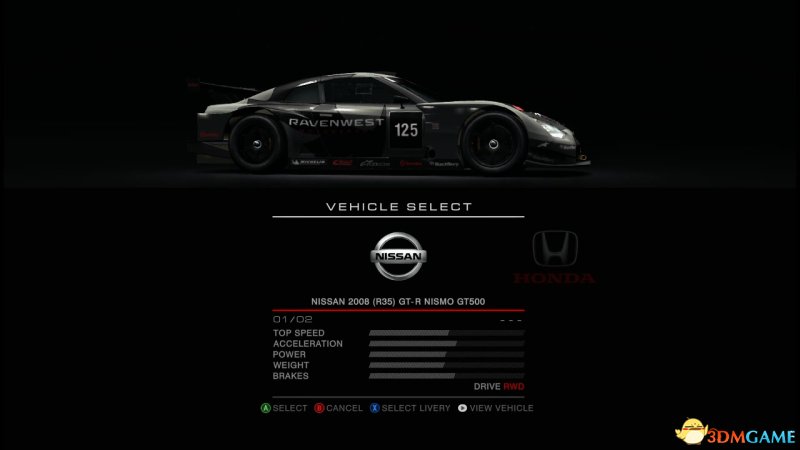Select the Nissan manufacturer logo
Viewport: 800px width, 450px height.
tap(399, 255)
